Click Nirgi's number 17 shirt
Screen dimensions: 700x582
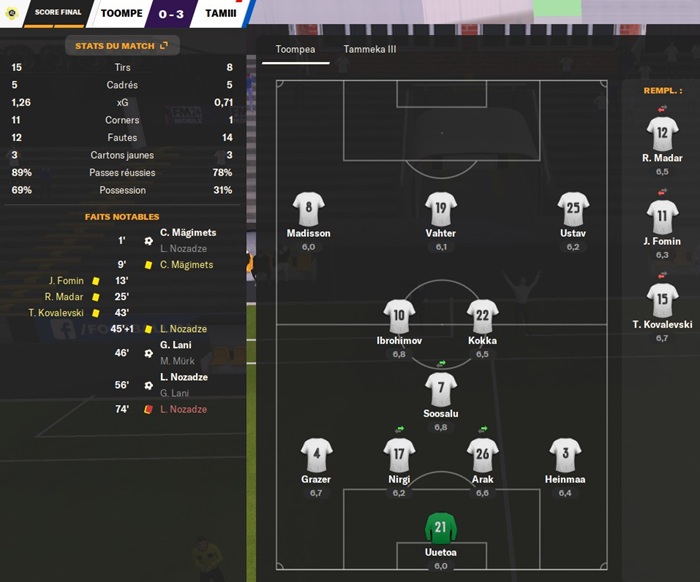(399, 455)
